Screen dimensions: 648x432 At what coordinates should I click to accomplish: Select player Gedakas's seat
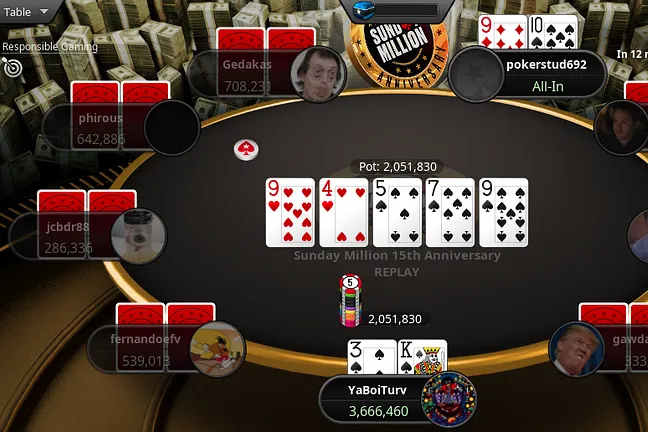pos(245,72)
